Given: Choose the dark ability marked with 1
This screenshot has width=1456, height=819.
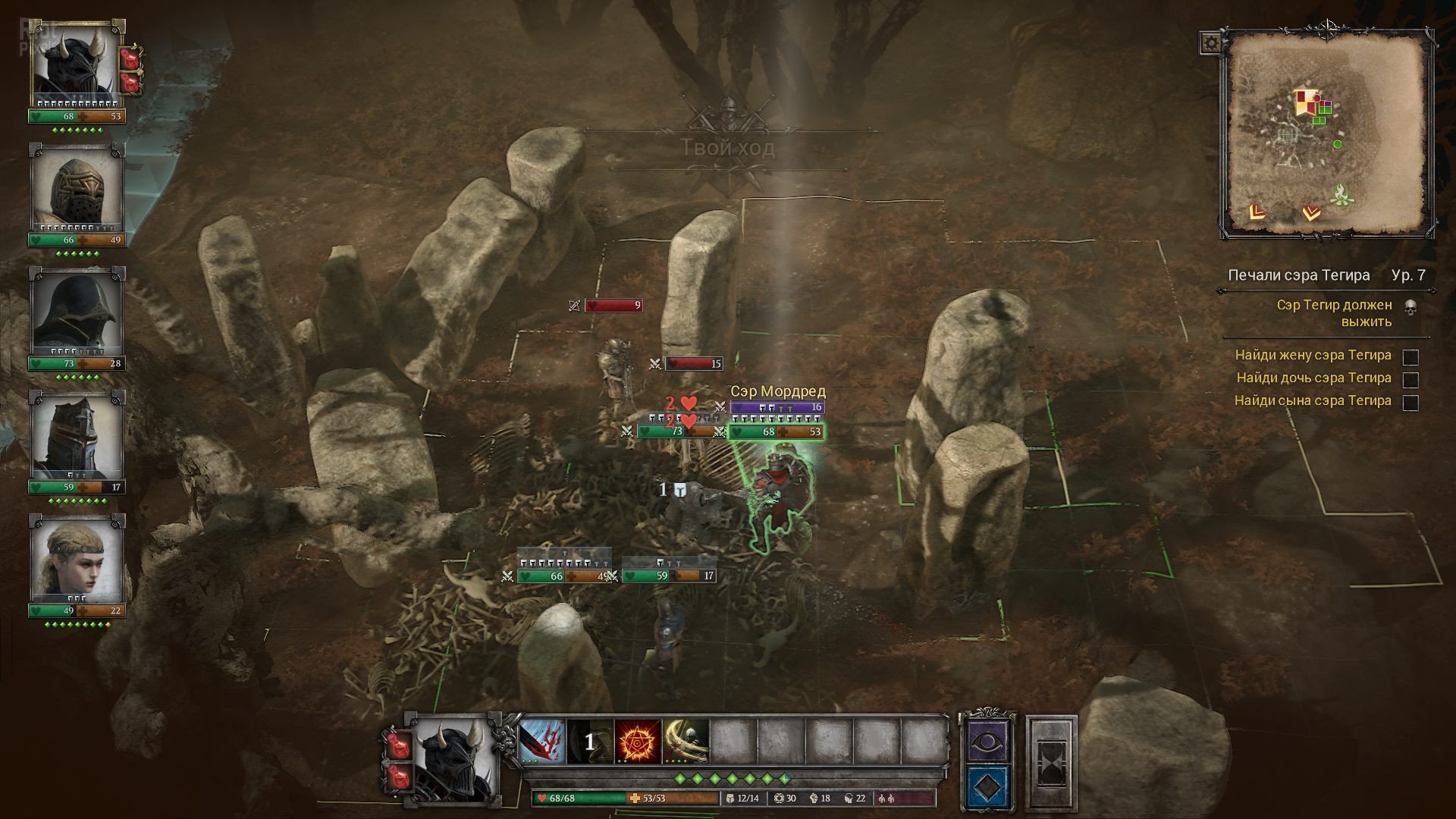Looking at the screenshot, I should [589, 742].
